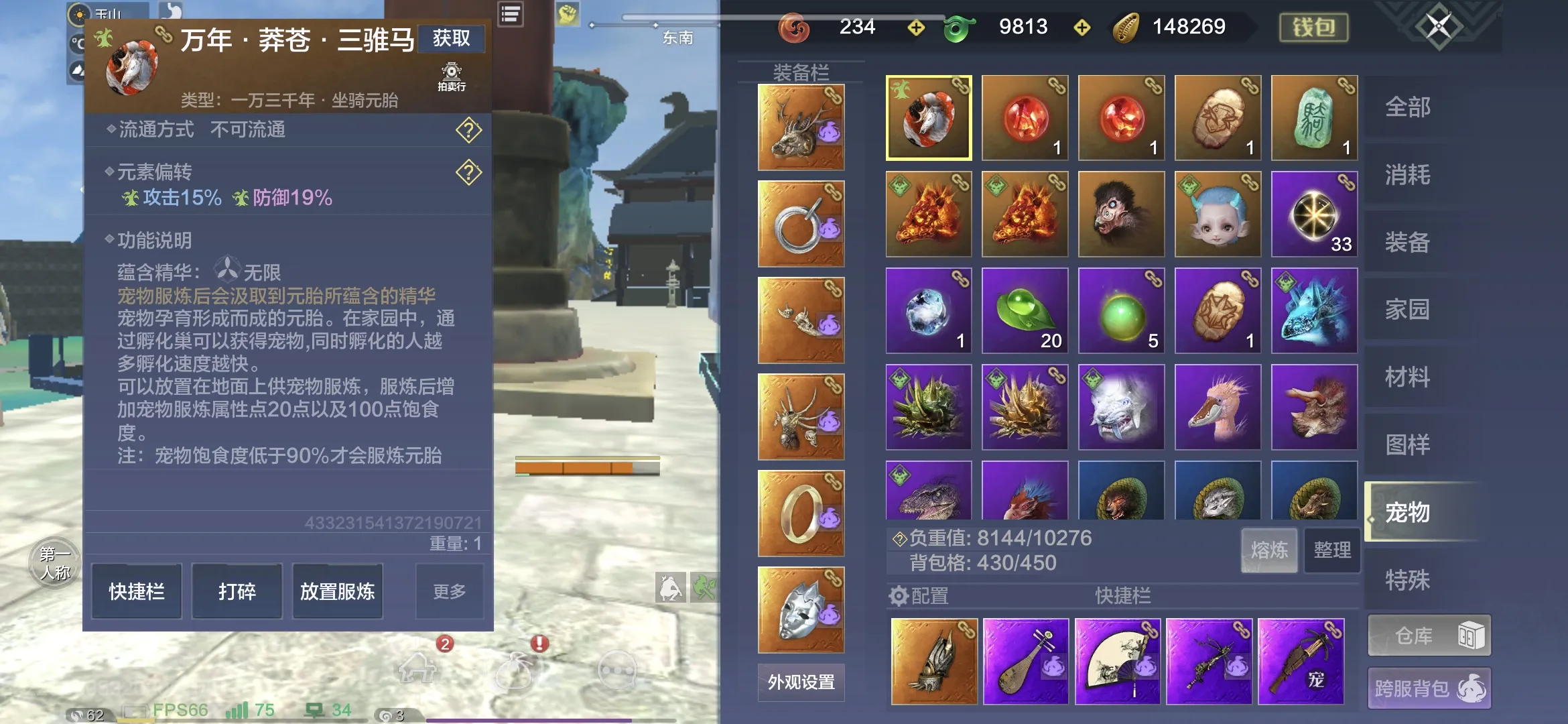This screenshot has height=724, width=1568.
Task: Click the 熔炼 smelt button
Action: 1269,550
